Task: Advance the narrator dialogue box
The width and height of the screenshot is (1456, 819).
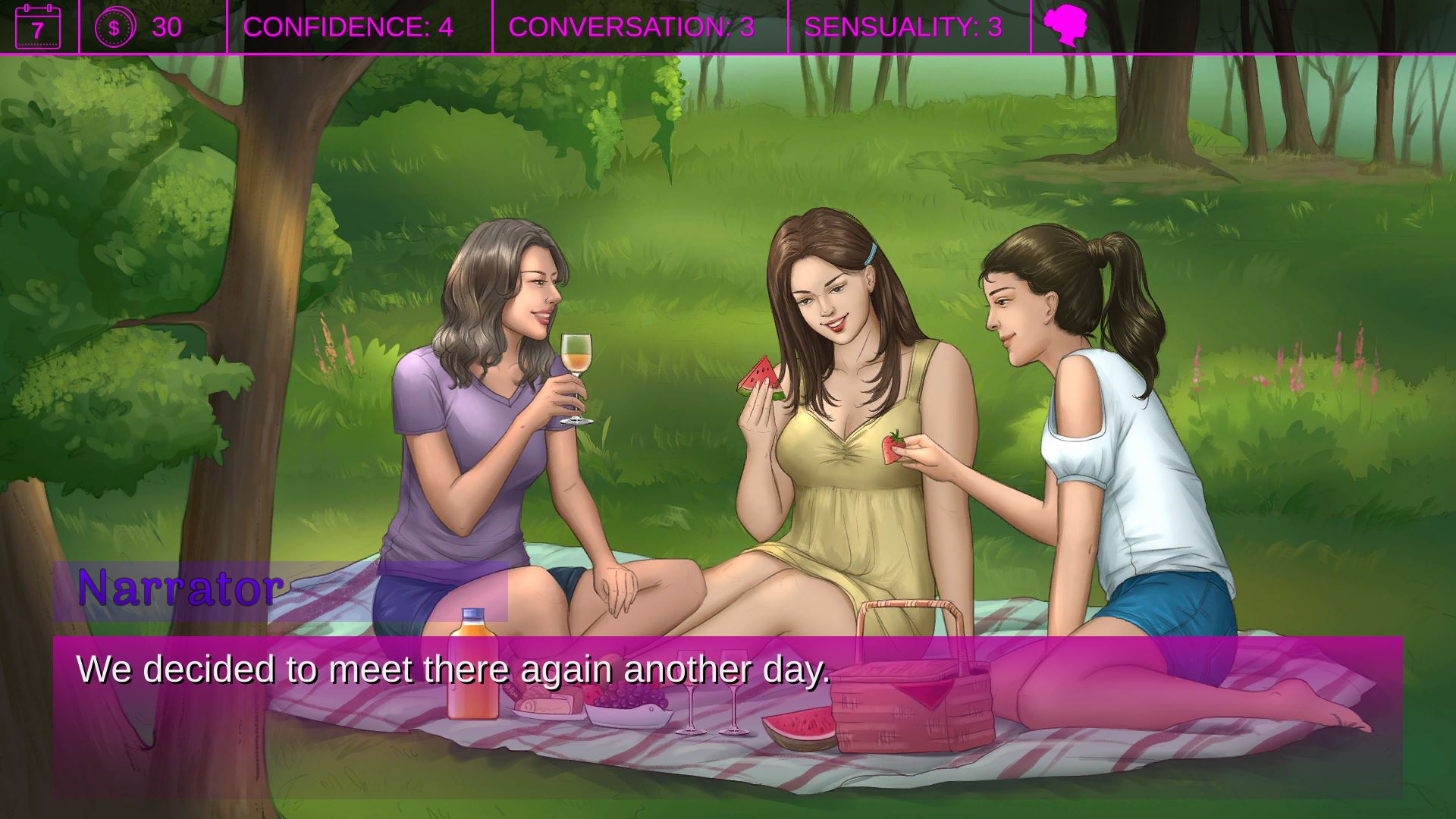Action: click(726, 716)
